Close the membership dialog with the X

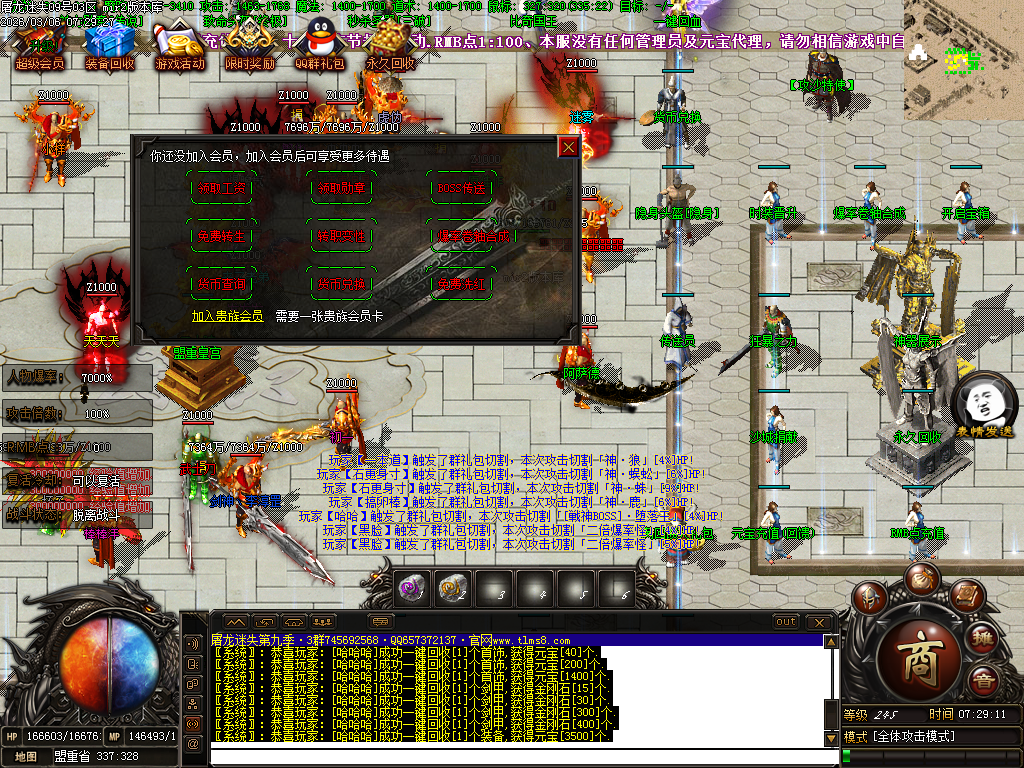tap(568, 148)
